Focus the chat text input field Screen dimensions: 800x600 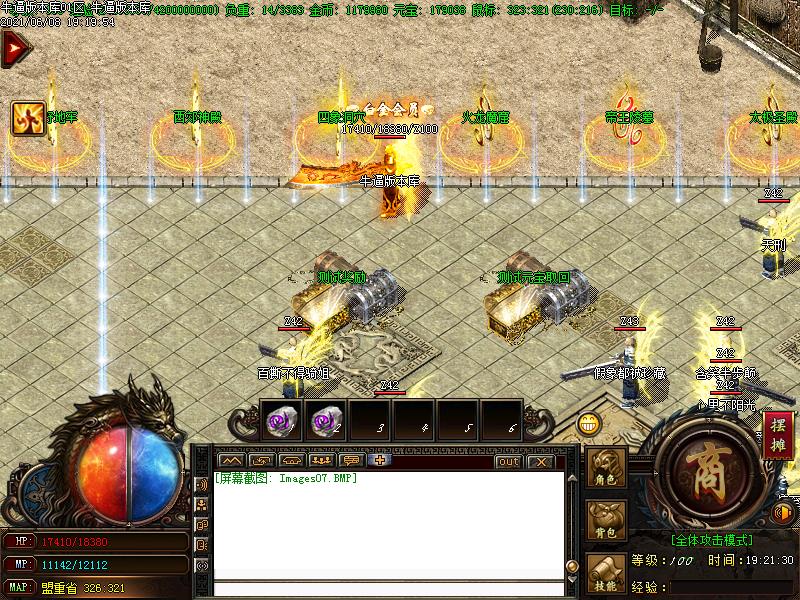pos(385,588)
